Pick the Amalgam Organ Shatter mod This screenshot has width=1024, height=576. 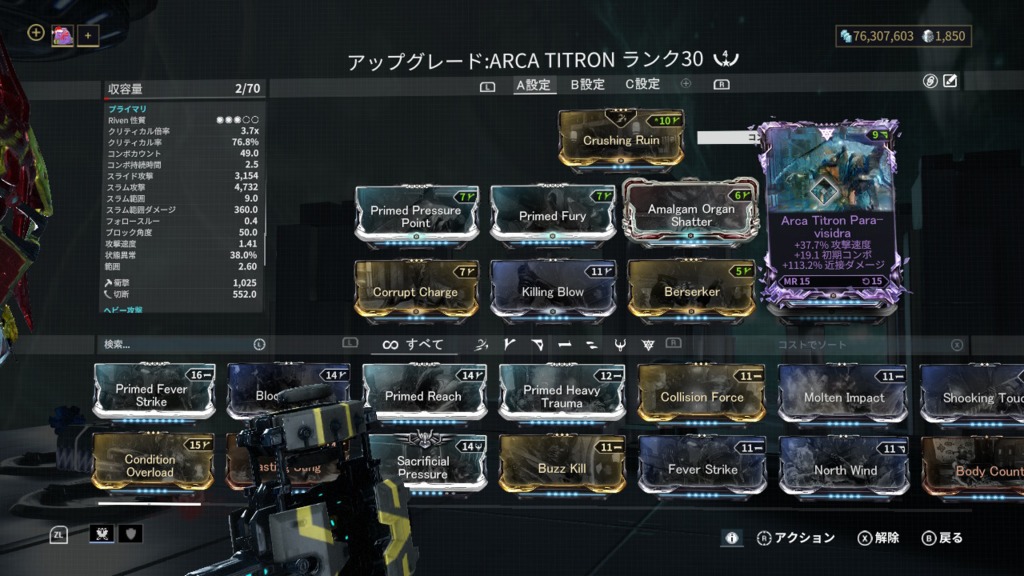click(691, 214)
